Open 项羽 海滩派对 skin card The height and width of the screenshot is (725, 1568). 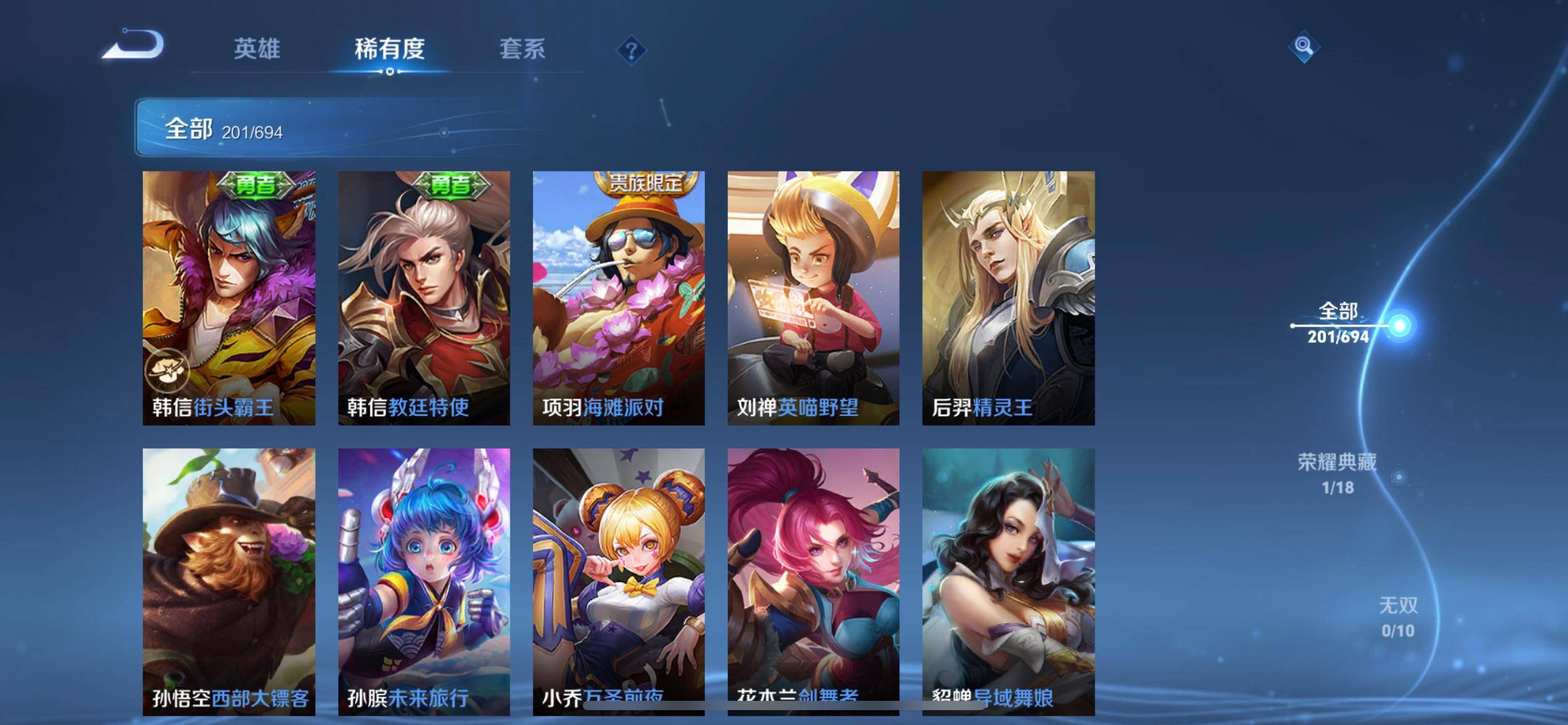coord(619,297)
